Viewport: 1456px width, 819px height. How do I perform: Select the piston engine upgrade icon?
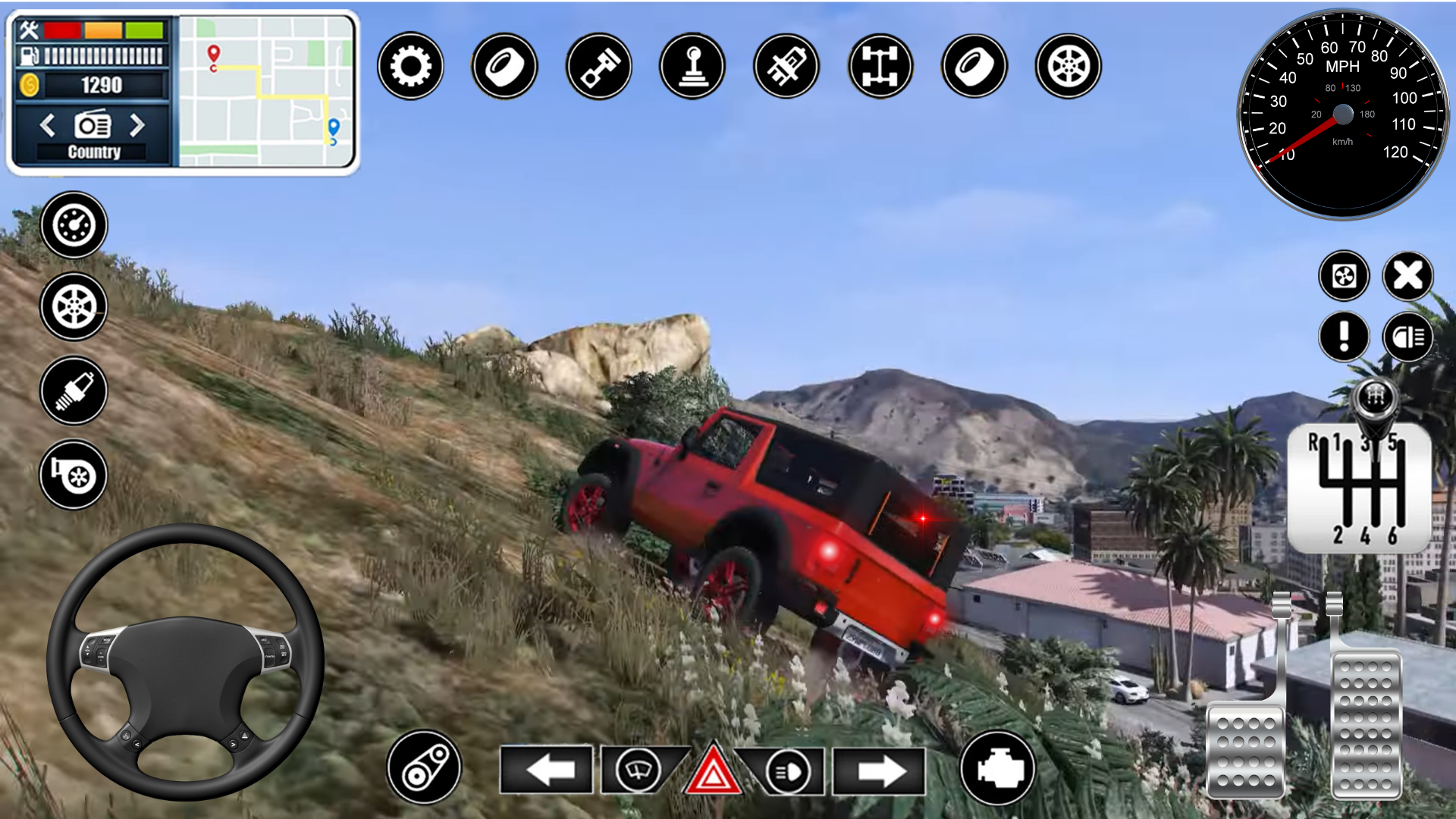pos(598,67)
